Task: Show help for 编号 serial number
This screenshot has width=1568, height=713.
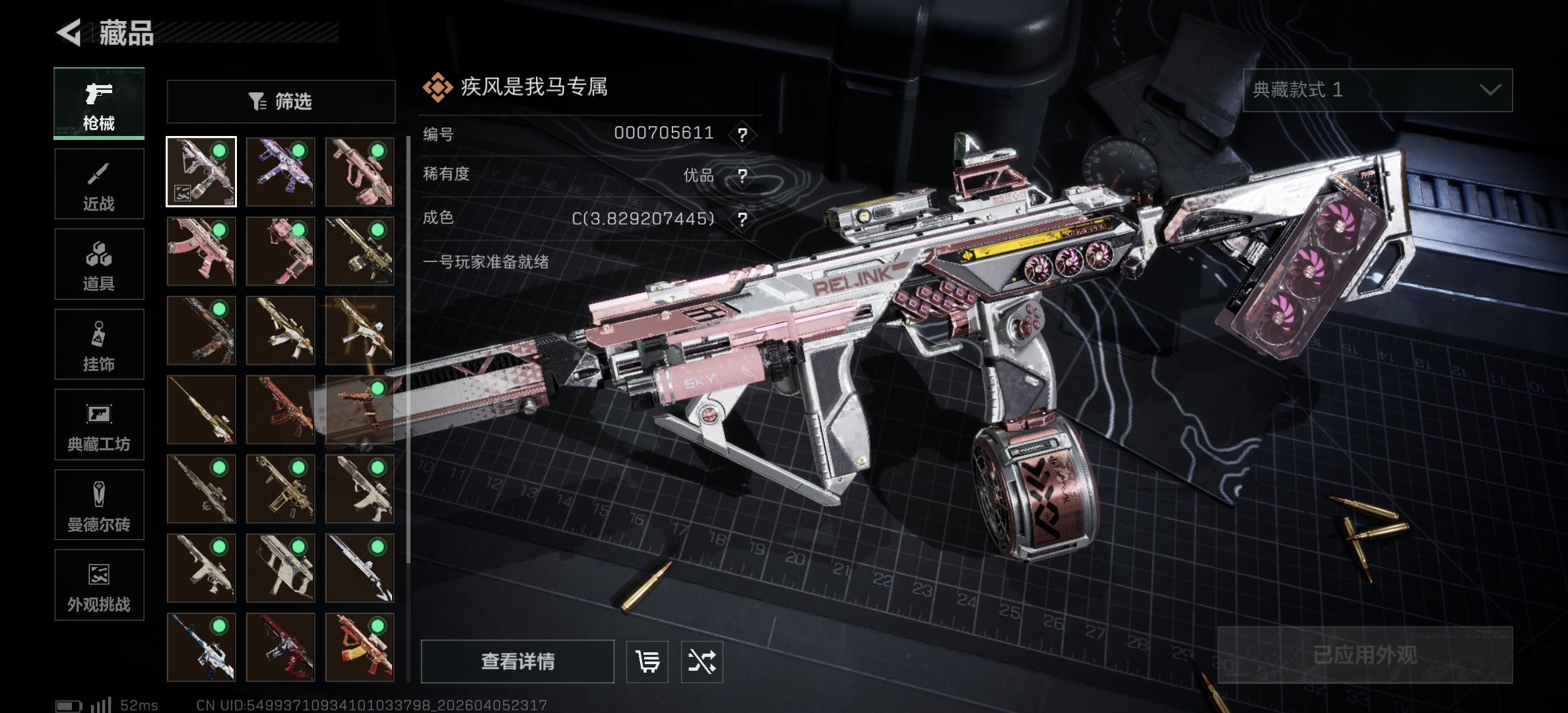Action: pyautogui.click(x=742, y=135)
